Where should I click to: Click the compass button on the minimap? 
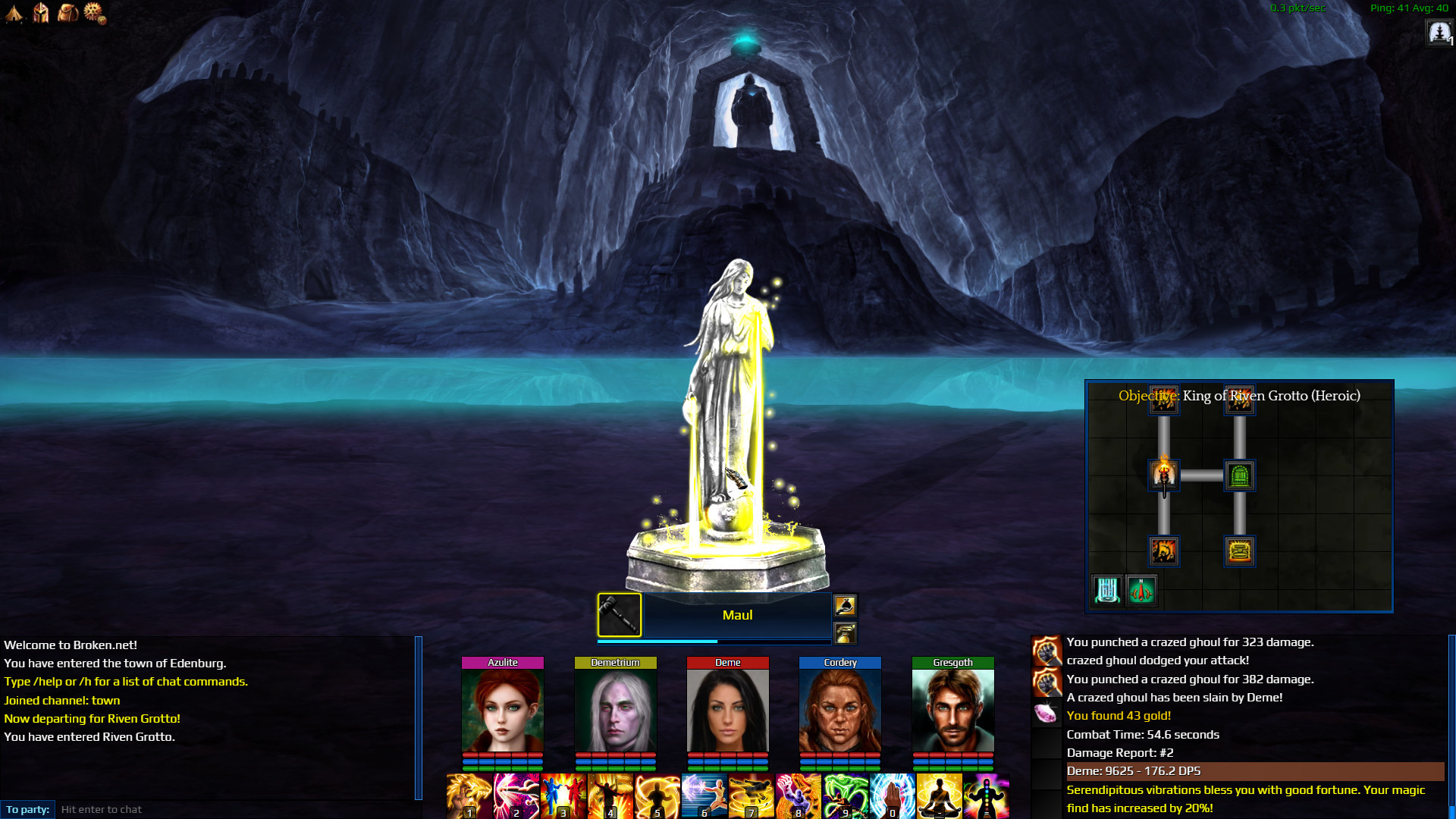(x=1141, y=590)
